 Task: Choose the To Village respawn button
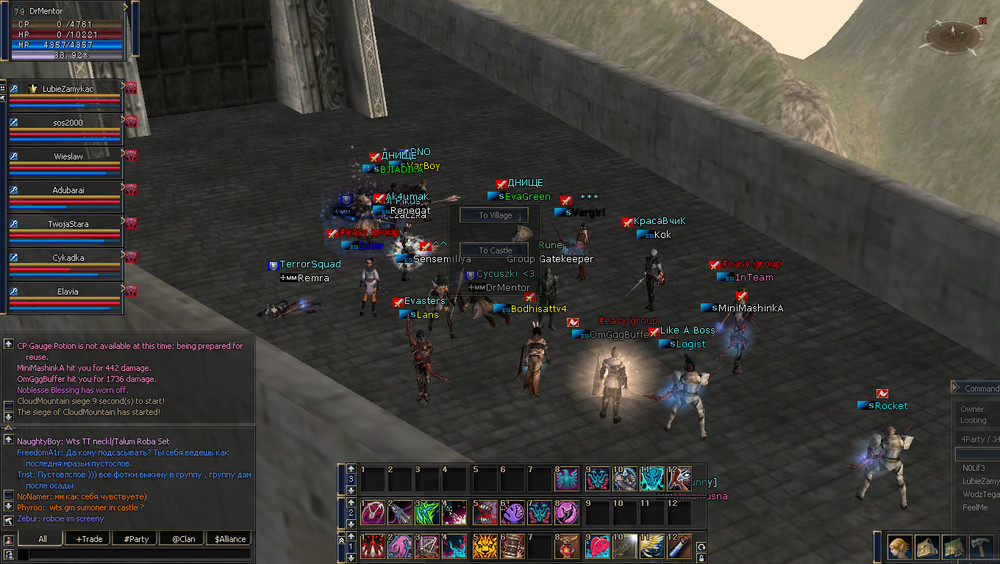[494, 215]
